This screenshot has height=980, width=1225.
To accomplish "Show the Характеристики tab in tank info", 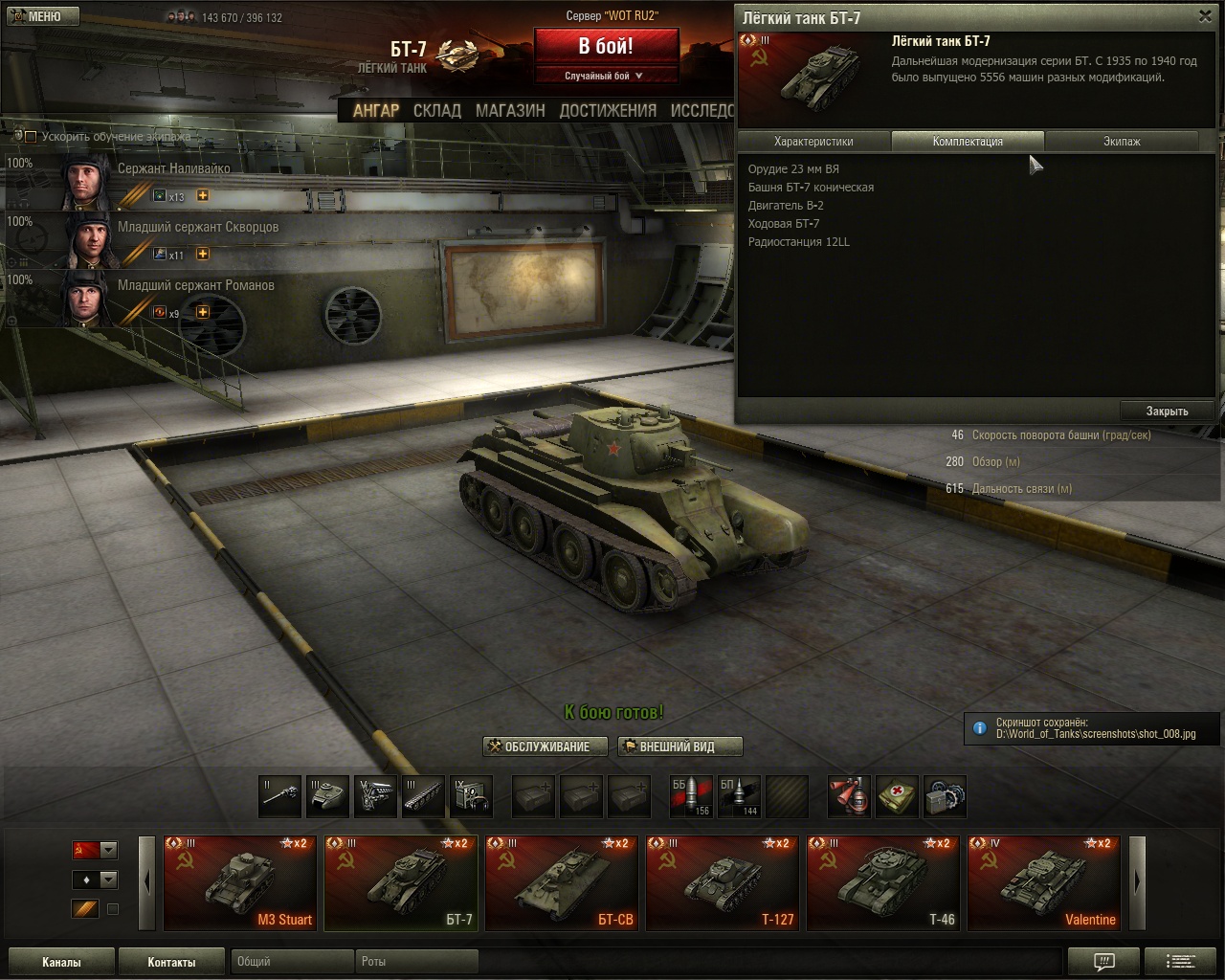I will pos(813,142).
